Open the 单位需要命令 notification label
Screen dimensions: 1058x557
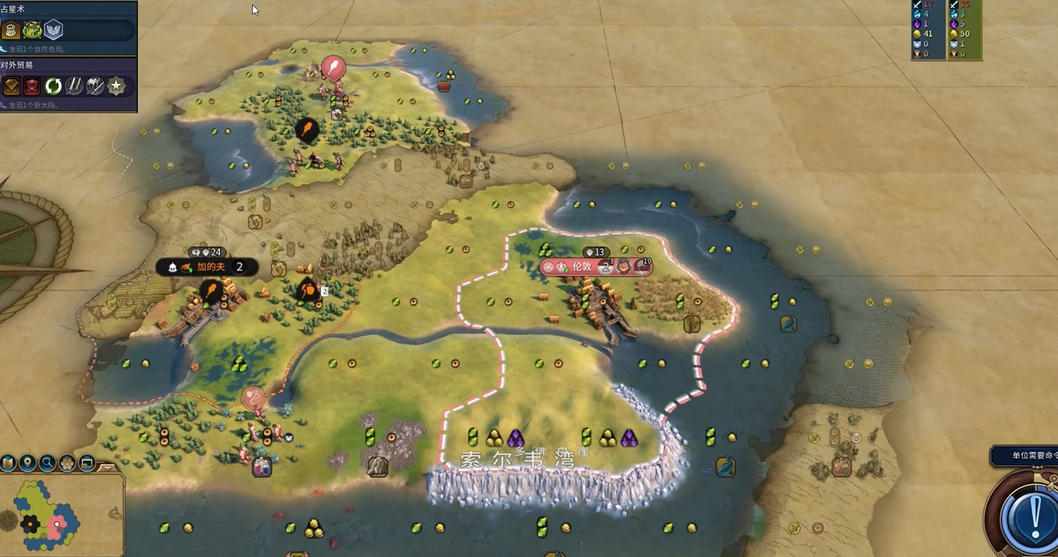(x=1025, y=456)
